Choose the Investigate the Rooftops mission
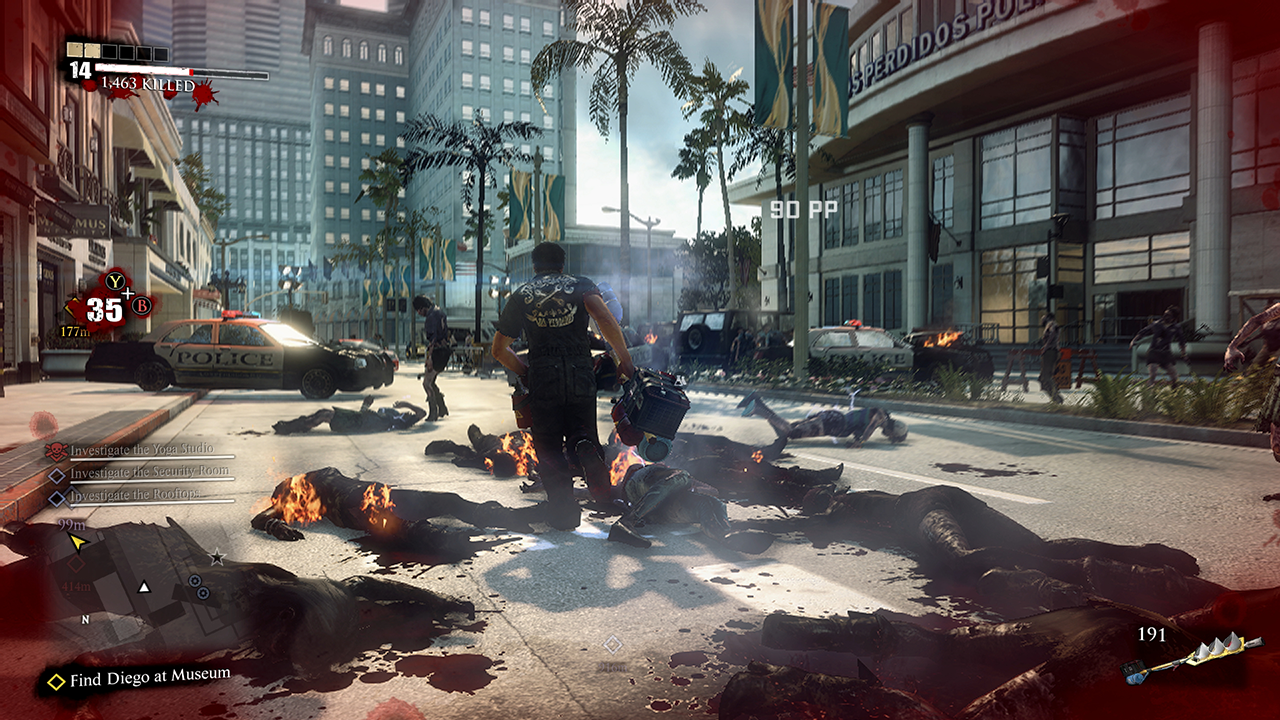The height and width of the screenshot is (720, 1280). [x=134, y=494]
